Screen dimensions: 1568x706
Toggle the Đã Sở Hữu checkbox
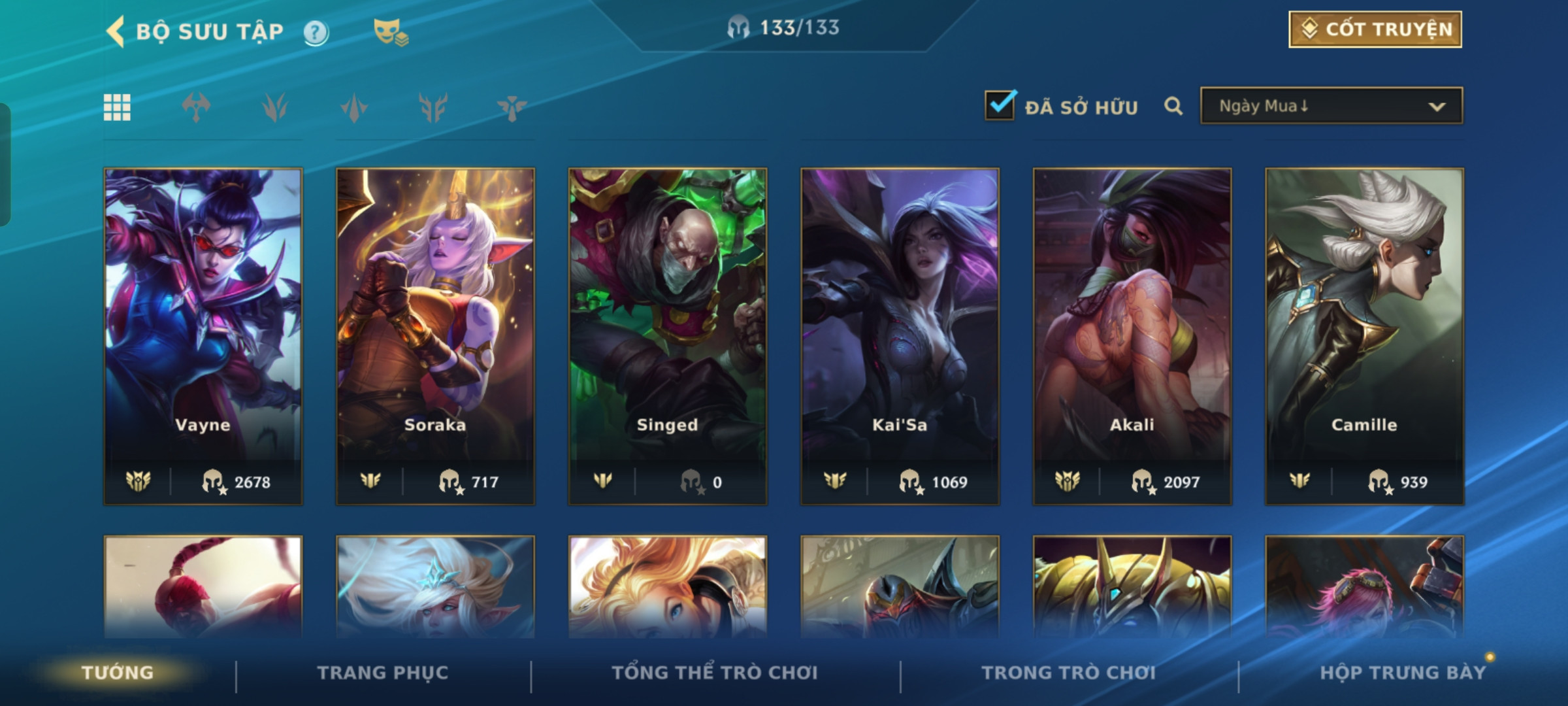click(1000, 105)
